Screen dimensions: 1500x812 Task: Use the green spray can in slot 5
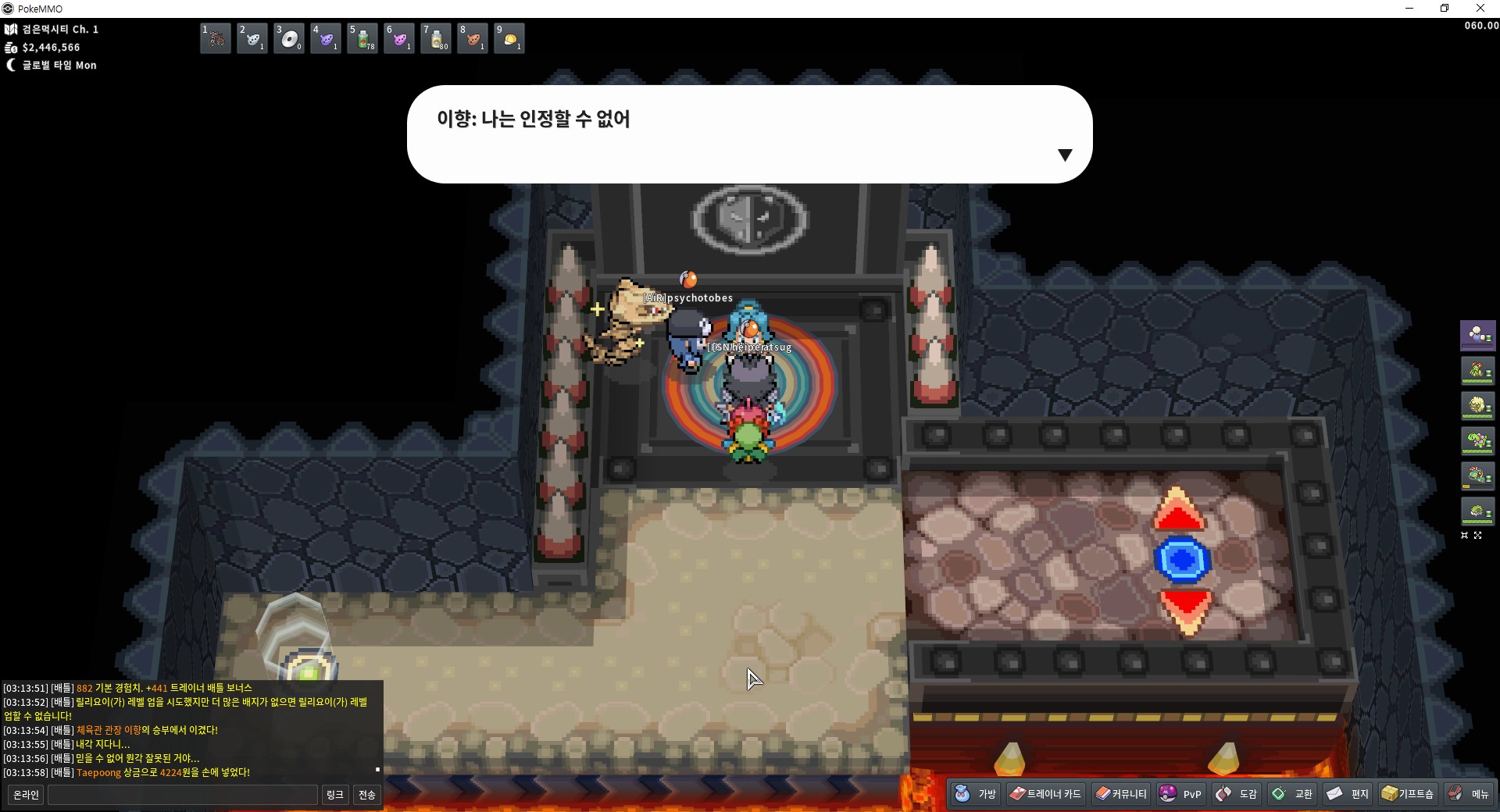362,39
